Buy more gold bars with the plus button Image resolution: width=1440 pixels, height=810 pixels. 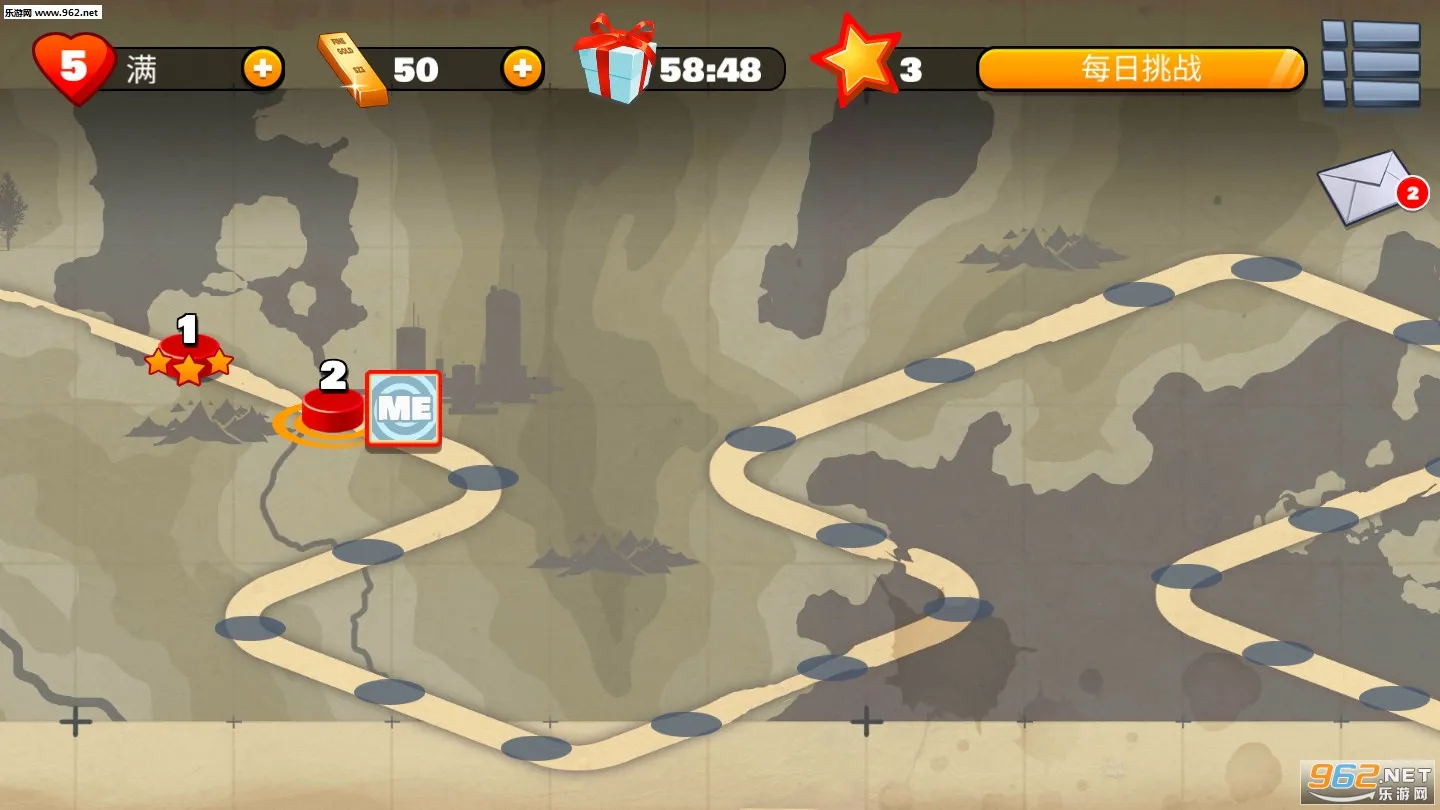pos(522,69)
